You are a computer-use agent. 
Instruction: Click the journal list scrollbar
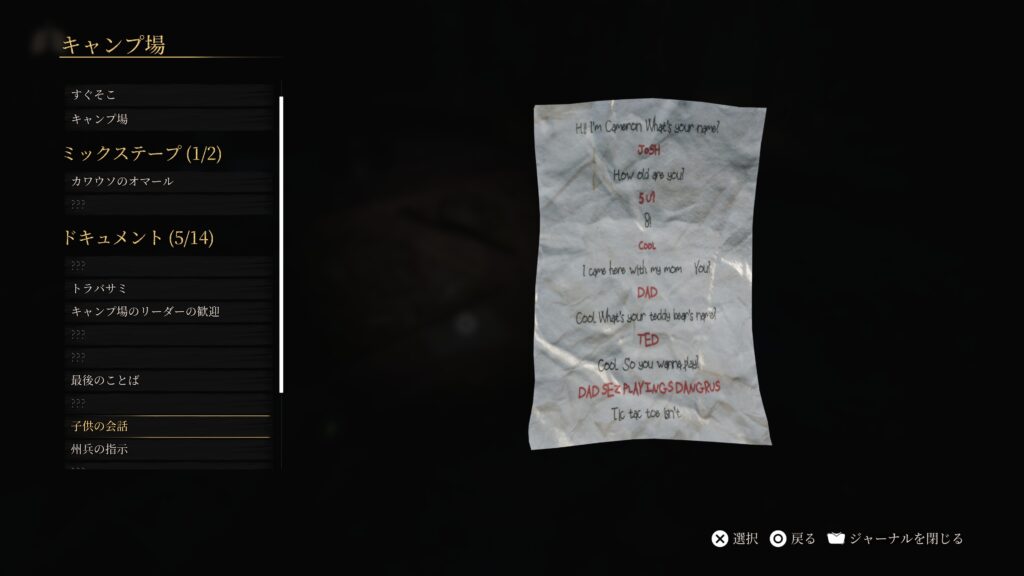(x=281, y=244)
